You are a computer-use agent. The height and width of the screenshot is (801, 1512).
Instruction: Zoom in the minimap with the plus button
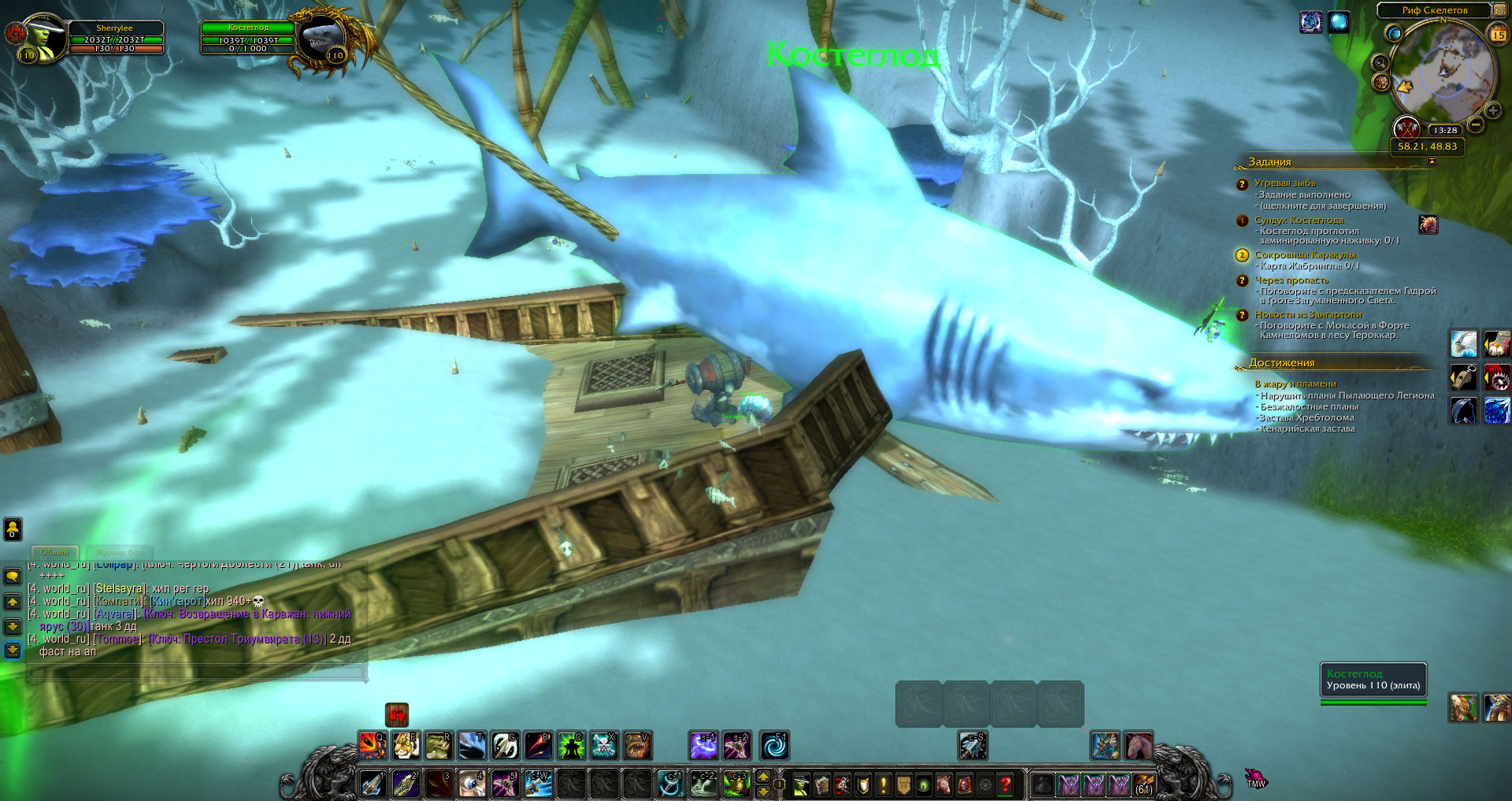(1492, 110)
